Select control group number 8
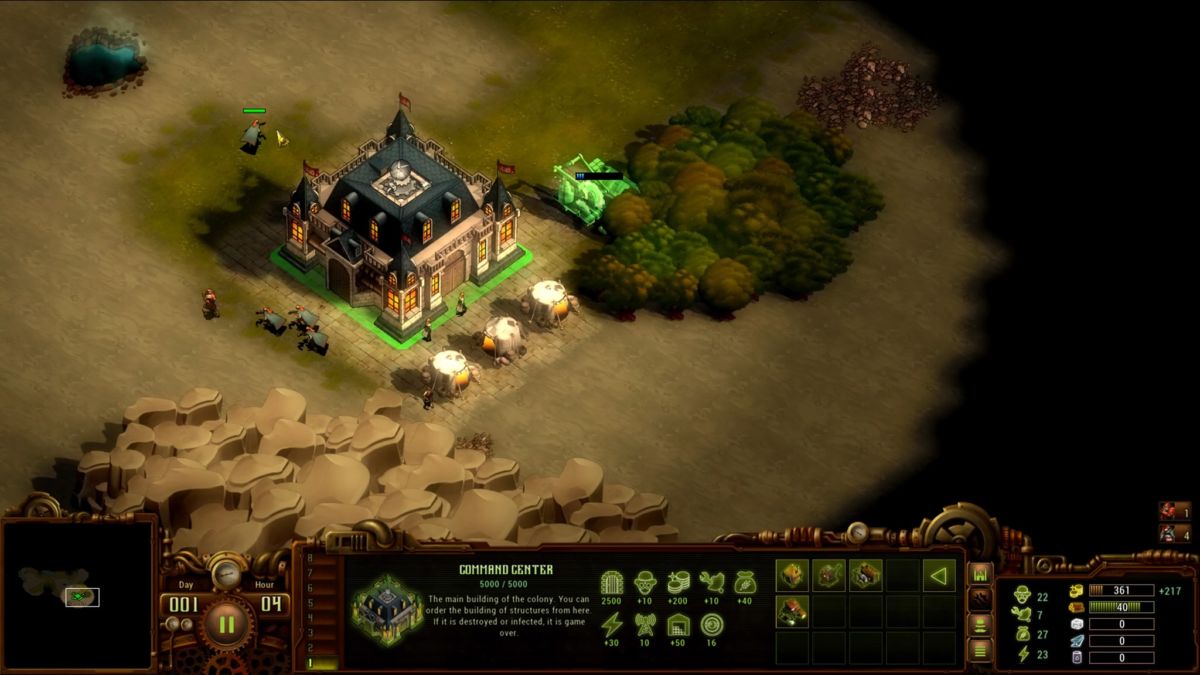The width and height of the screenshot is (1200, 675). click(310, 558)
